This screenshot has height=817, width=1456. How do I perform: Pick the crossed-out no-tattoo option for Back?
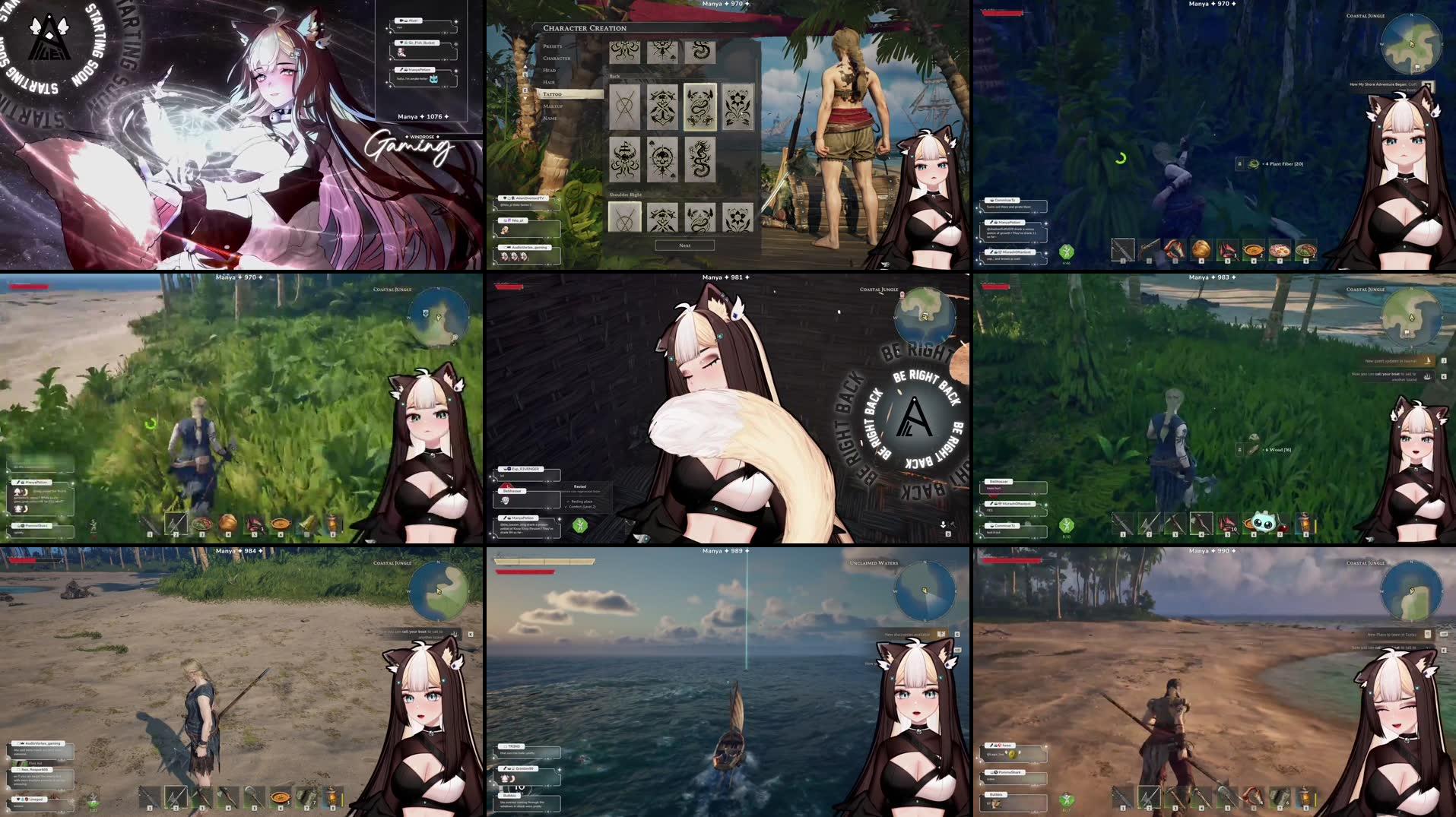point(624,107)
